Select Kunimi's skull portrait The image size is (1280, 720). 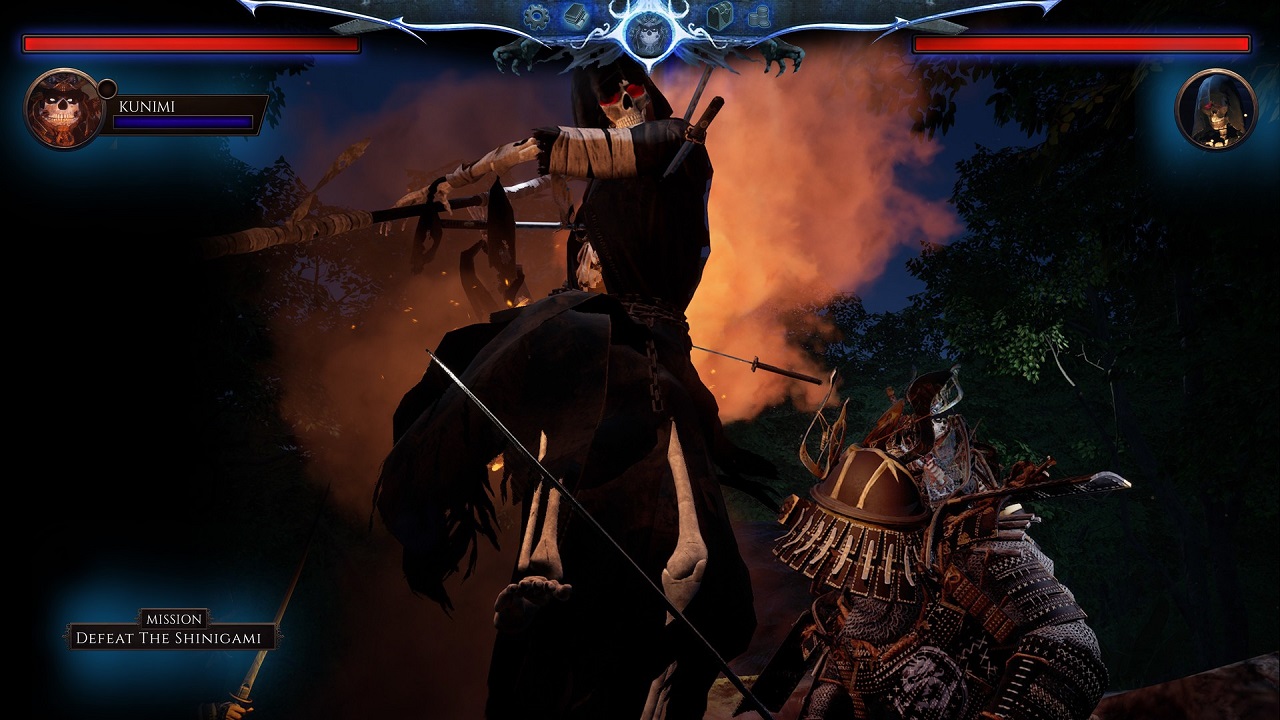[x=64, y=109]
